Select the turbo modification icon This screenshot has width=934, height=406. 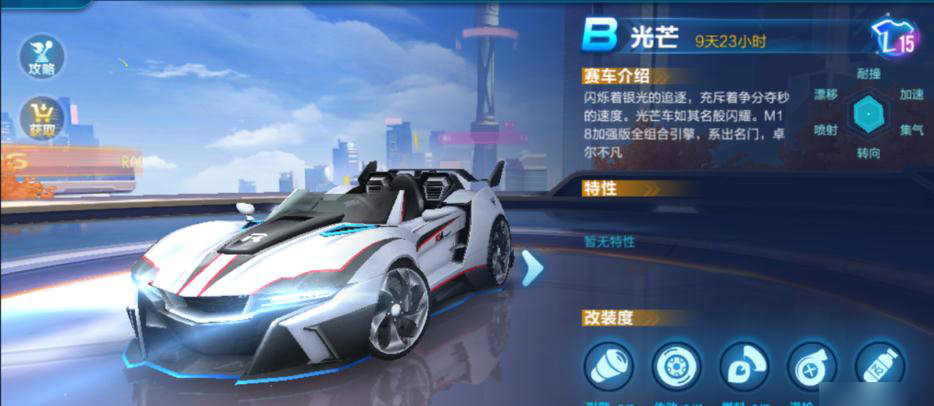[811, 365]
